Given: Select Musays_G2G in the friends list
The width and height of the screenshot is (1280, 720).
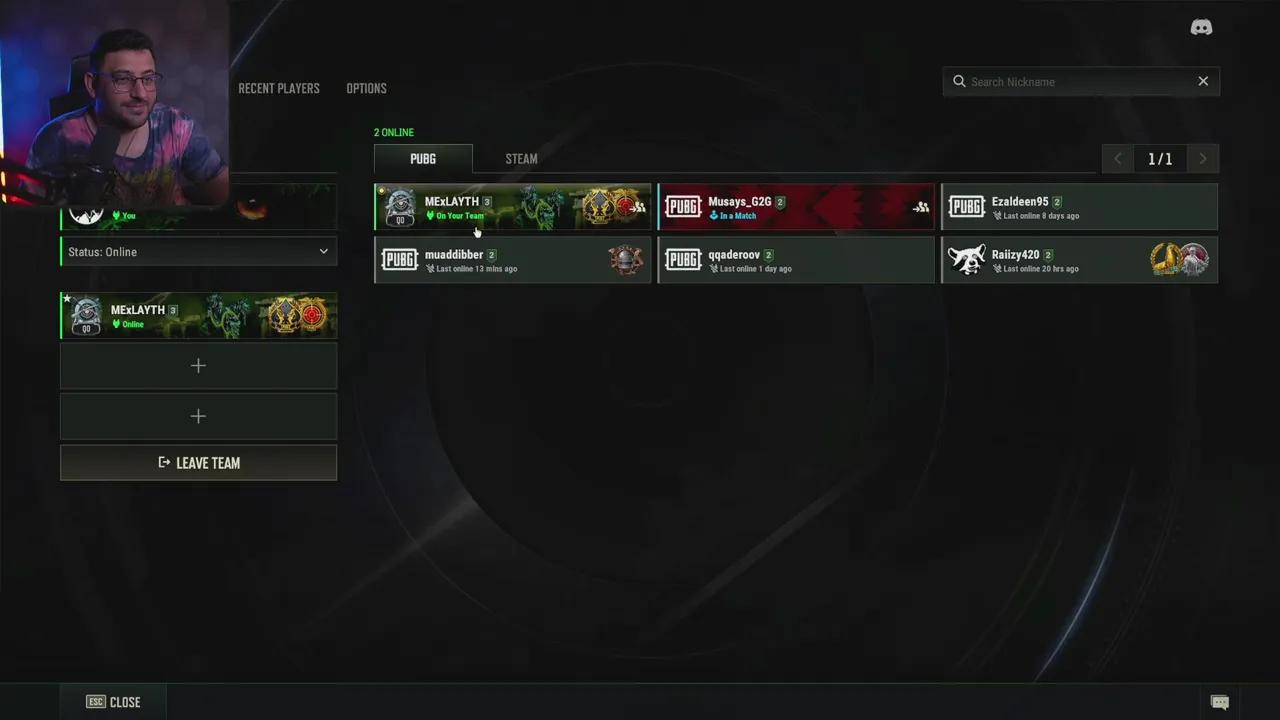Looking at the screenshot, I should pos(795,207).
